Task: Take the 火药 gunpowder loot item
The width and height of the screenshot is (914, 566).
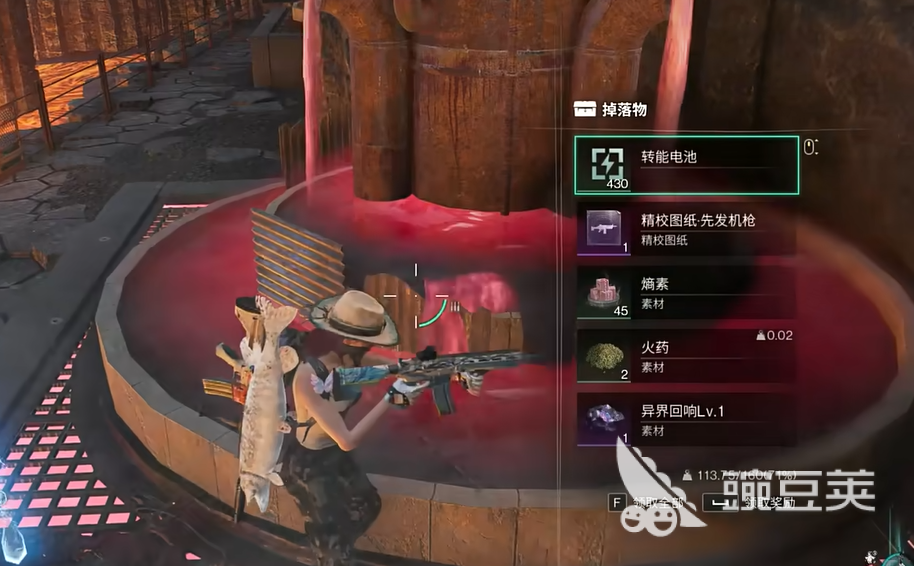Action: pos(686,357)
